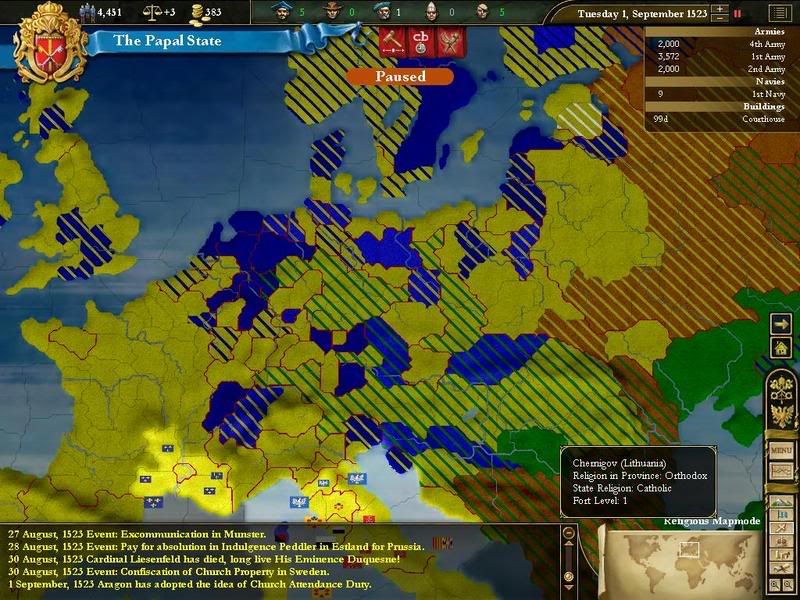Switch to the terrain mountains mapmode
The height and width of the screenshot is (600, 800).
[x=782, y=503]
